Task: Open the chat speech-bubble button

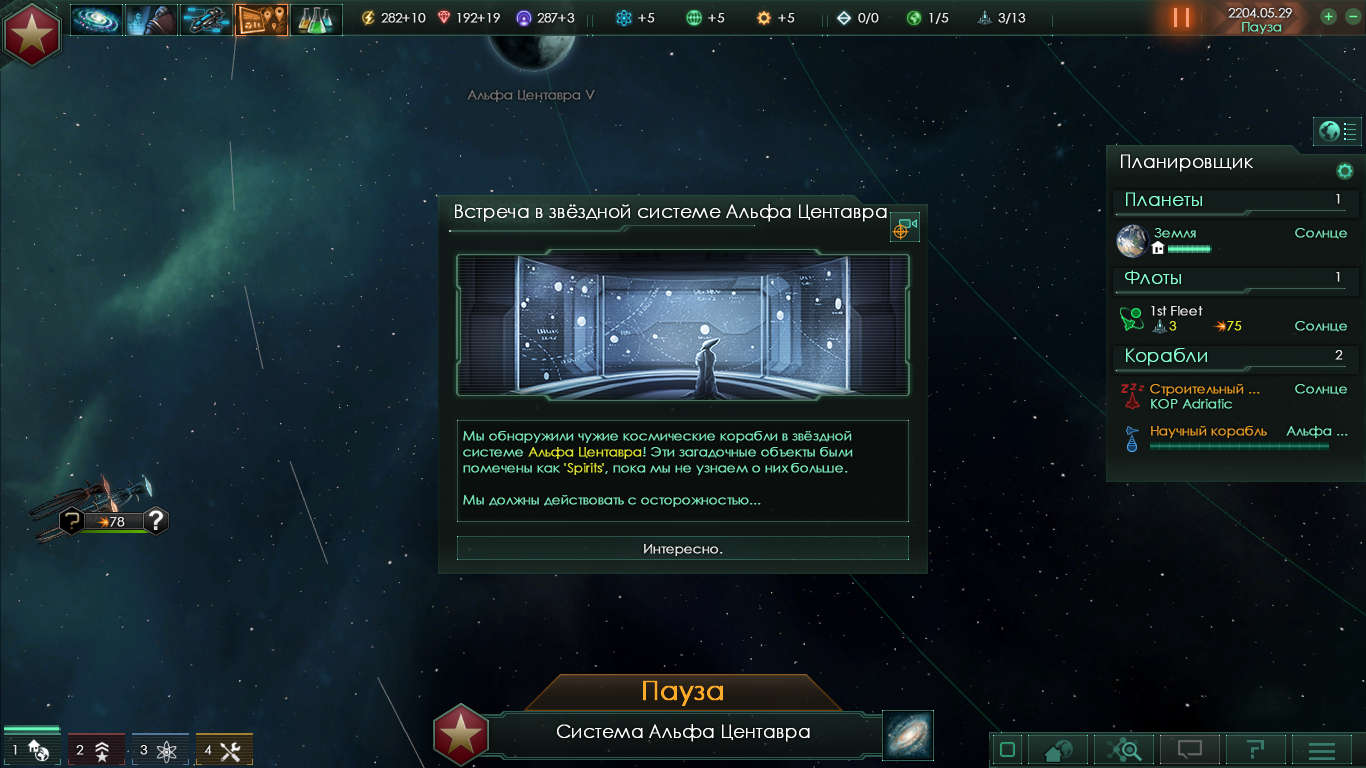Action: coord(1189,750)
